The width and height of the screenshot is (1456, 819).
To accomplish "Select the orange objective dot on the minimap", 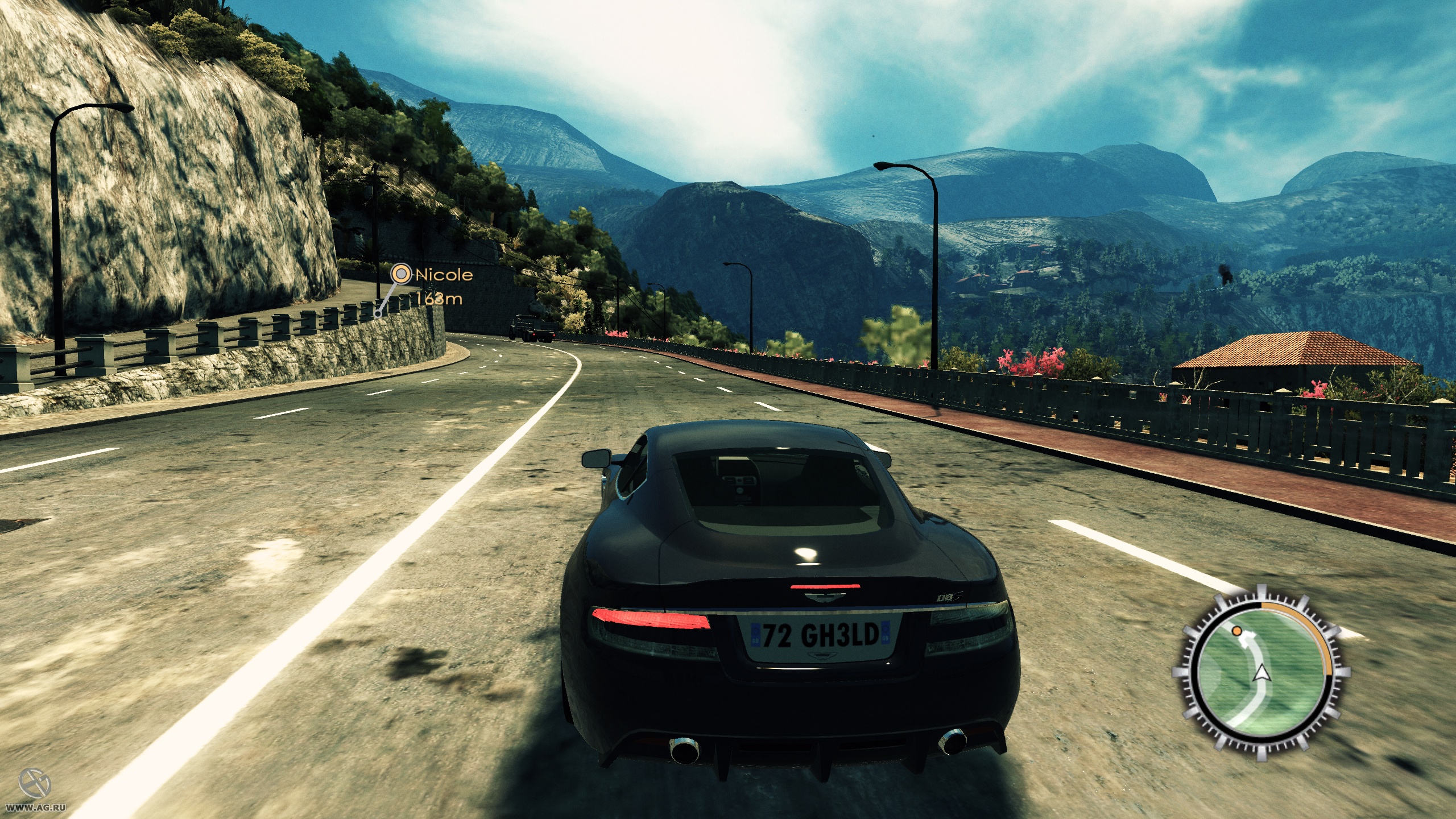I will point(1236,631).
